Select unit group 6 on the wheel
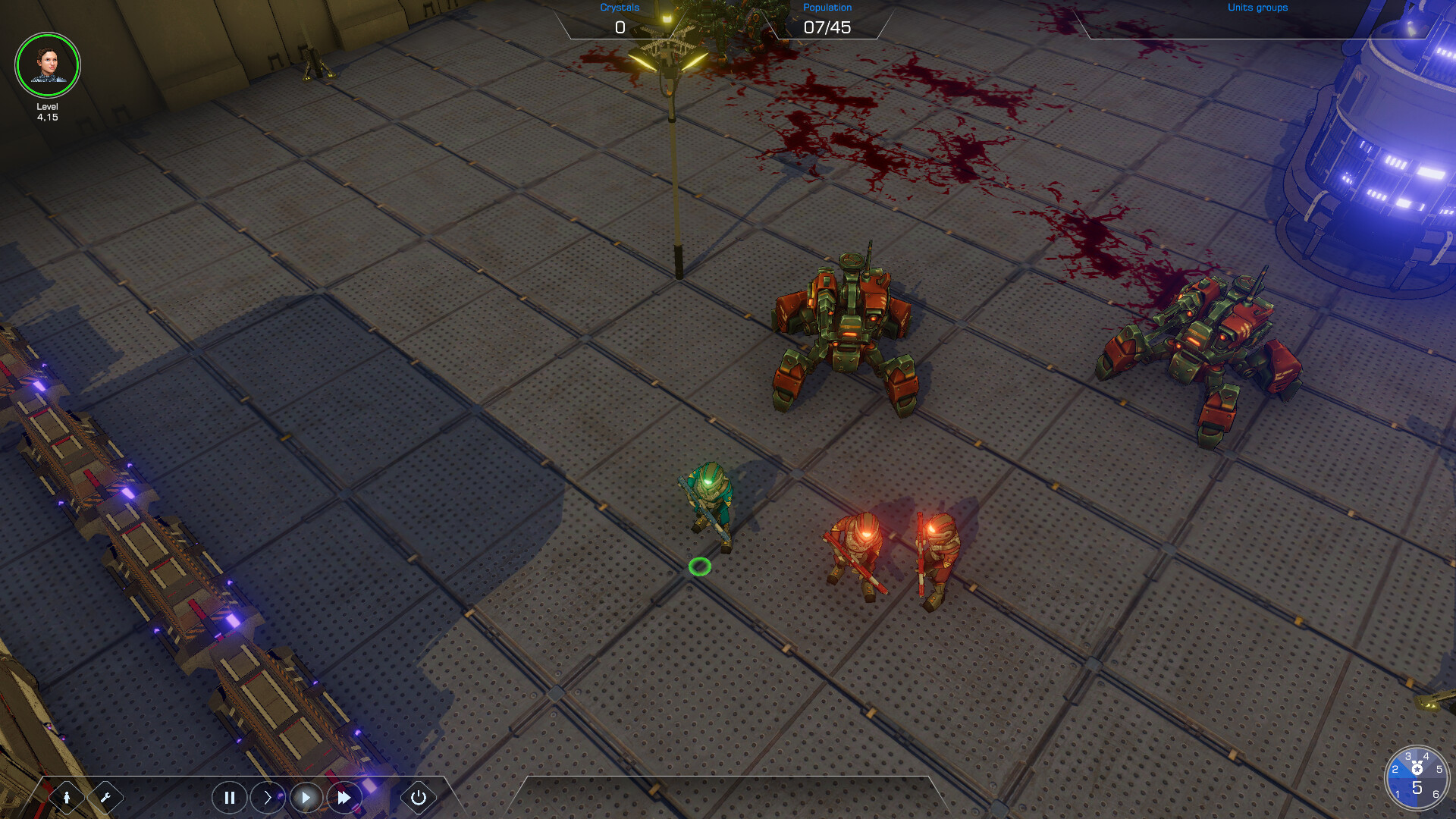Image resolution: width=1456 pixels, height=819 pixels. point(1436,794)
